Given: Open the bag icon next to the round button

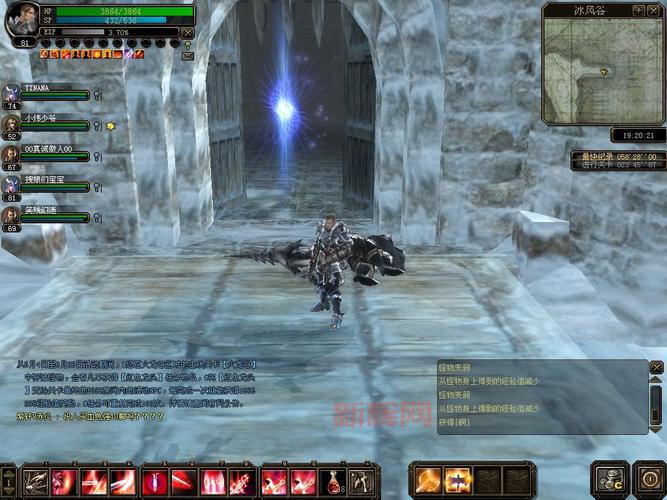Looking at the screenshot, I should [608, 478].
